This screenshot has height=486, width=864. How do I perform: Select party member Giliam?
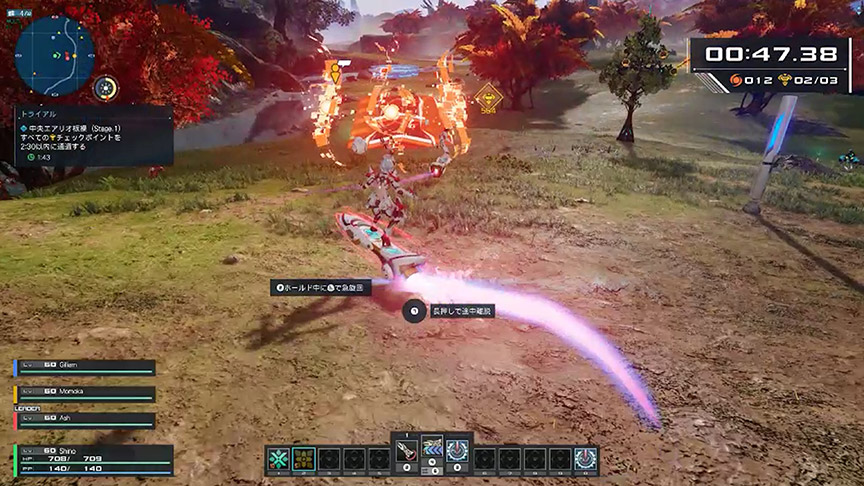85,368
